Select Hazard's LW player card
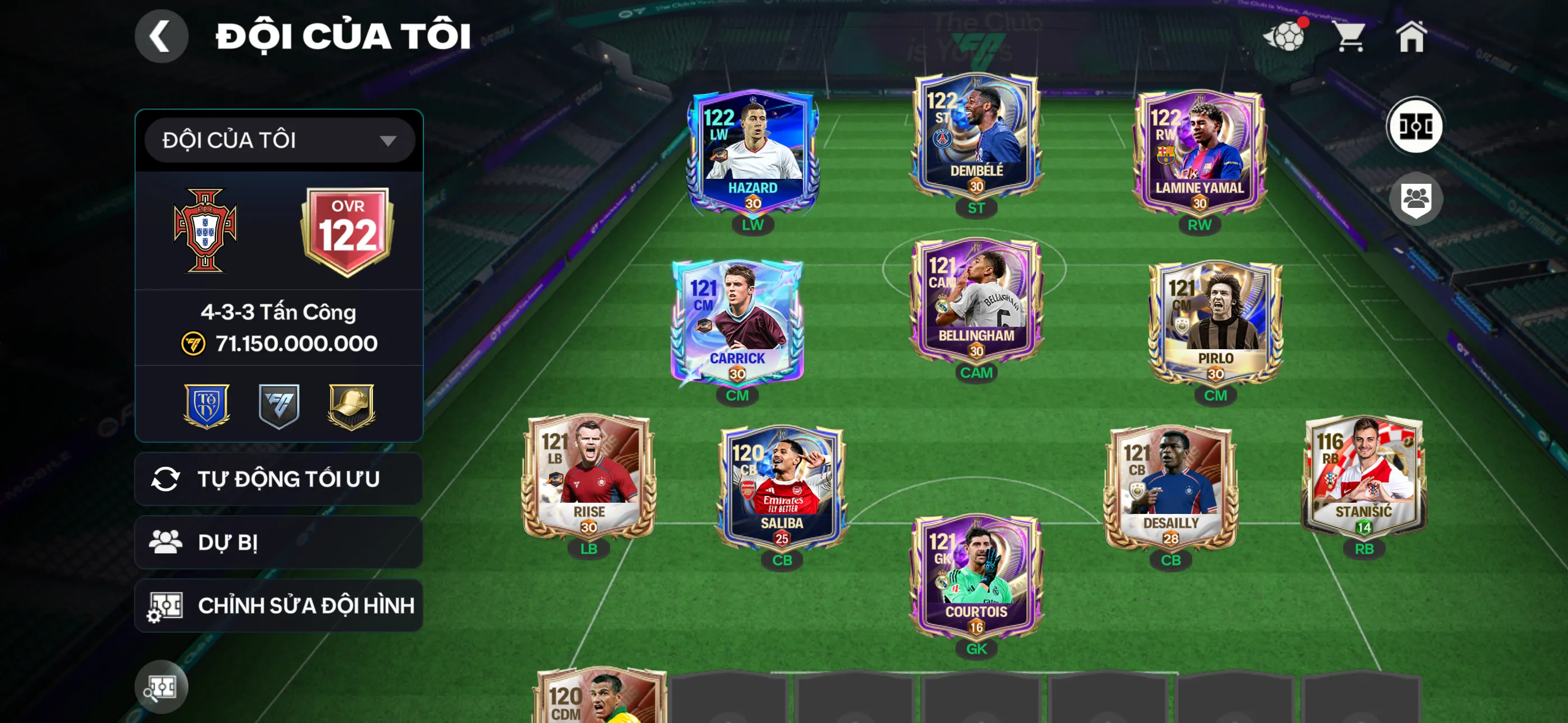 coord(753,152)
